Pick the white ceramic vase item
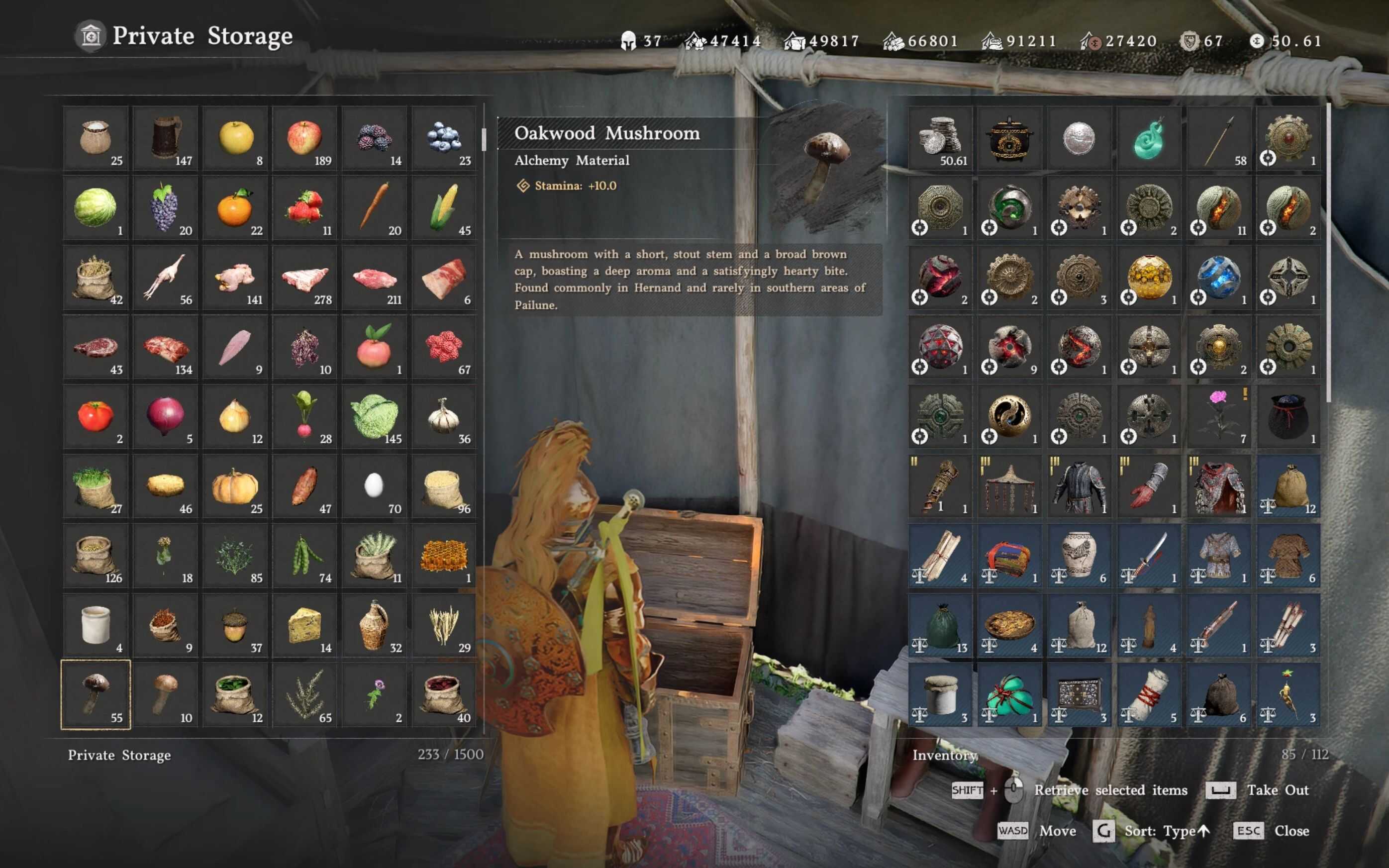The height and width of the screenshot is (868, 1389). click(1079, 556)
